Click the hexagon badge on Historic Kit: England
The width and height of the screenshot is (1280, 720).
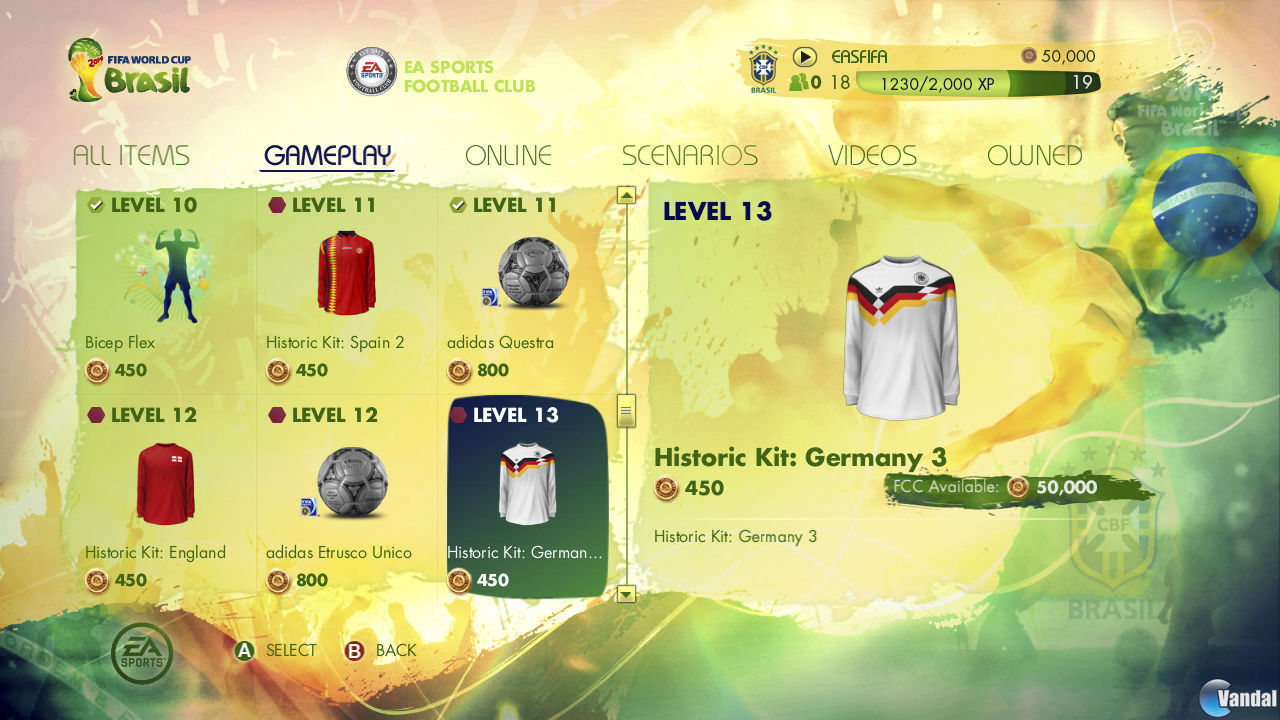(x=95, y=414)
